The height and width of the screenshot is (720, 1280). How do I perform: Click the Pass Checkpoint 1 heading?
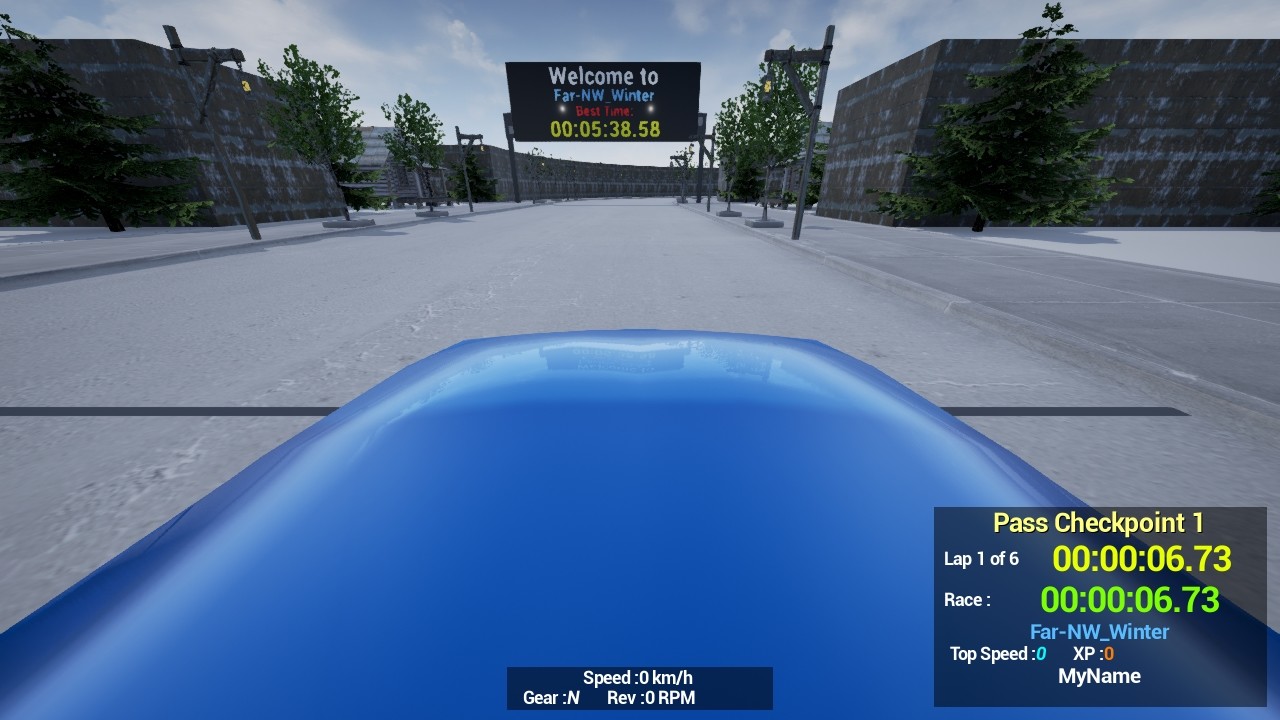[x=1098, y=522]
